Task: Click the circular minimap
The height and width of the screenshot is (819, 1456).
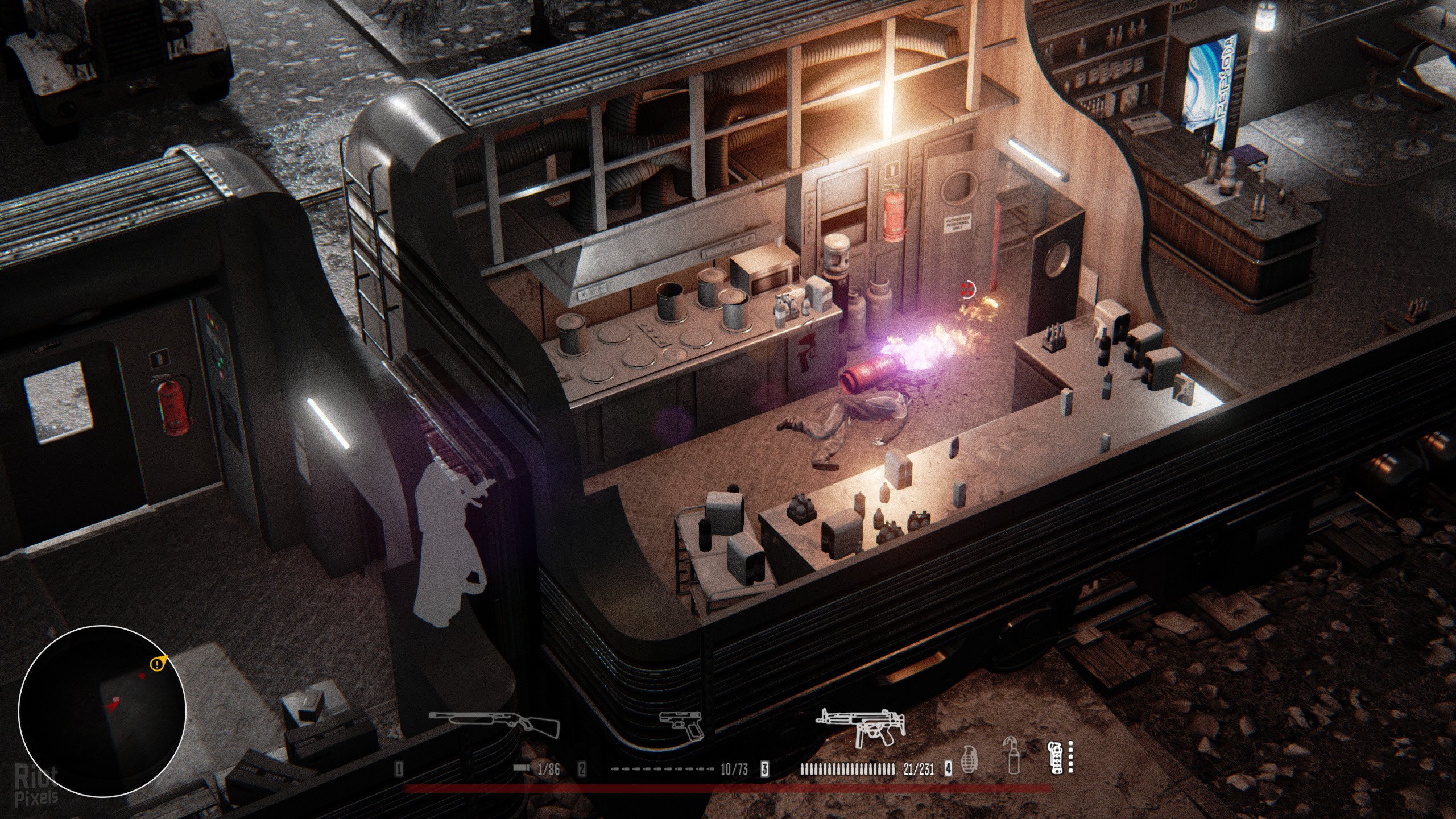Action: pyautogui.click(x=102, y=711)
